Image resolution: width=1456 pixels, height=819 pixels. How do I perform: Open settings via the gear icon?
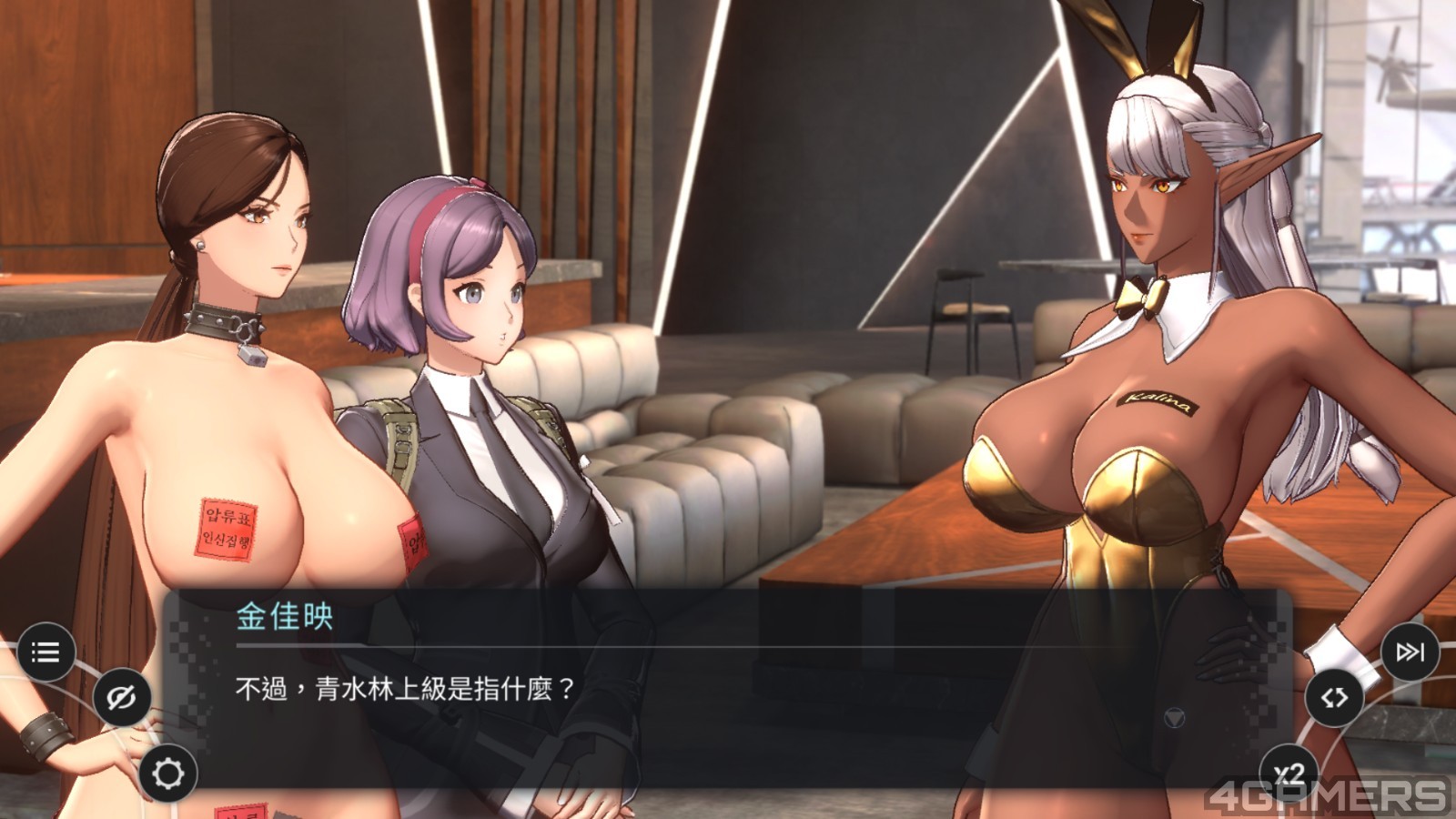coord(167,773)
